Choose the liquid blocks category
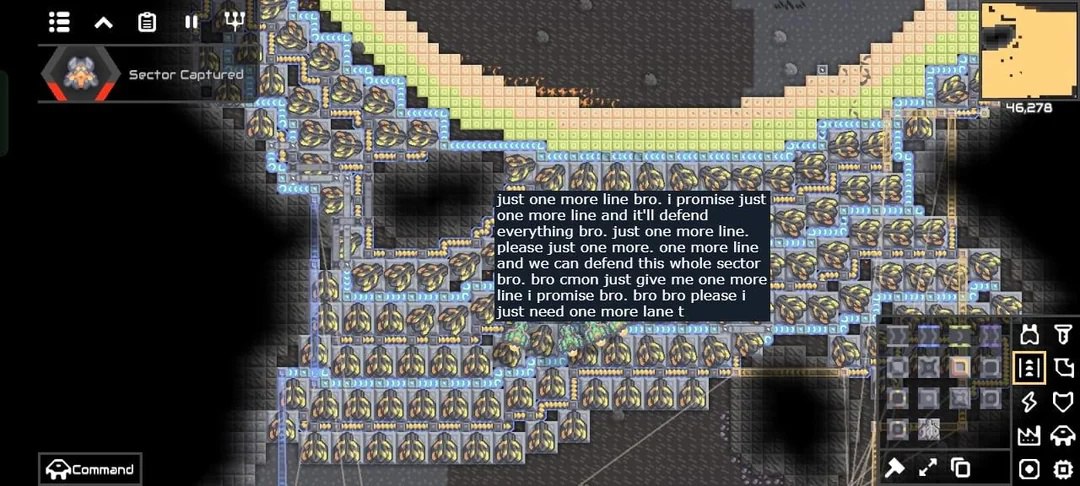The height and width of the screenshot is (486, 1080). point(1063,368)
